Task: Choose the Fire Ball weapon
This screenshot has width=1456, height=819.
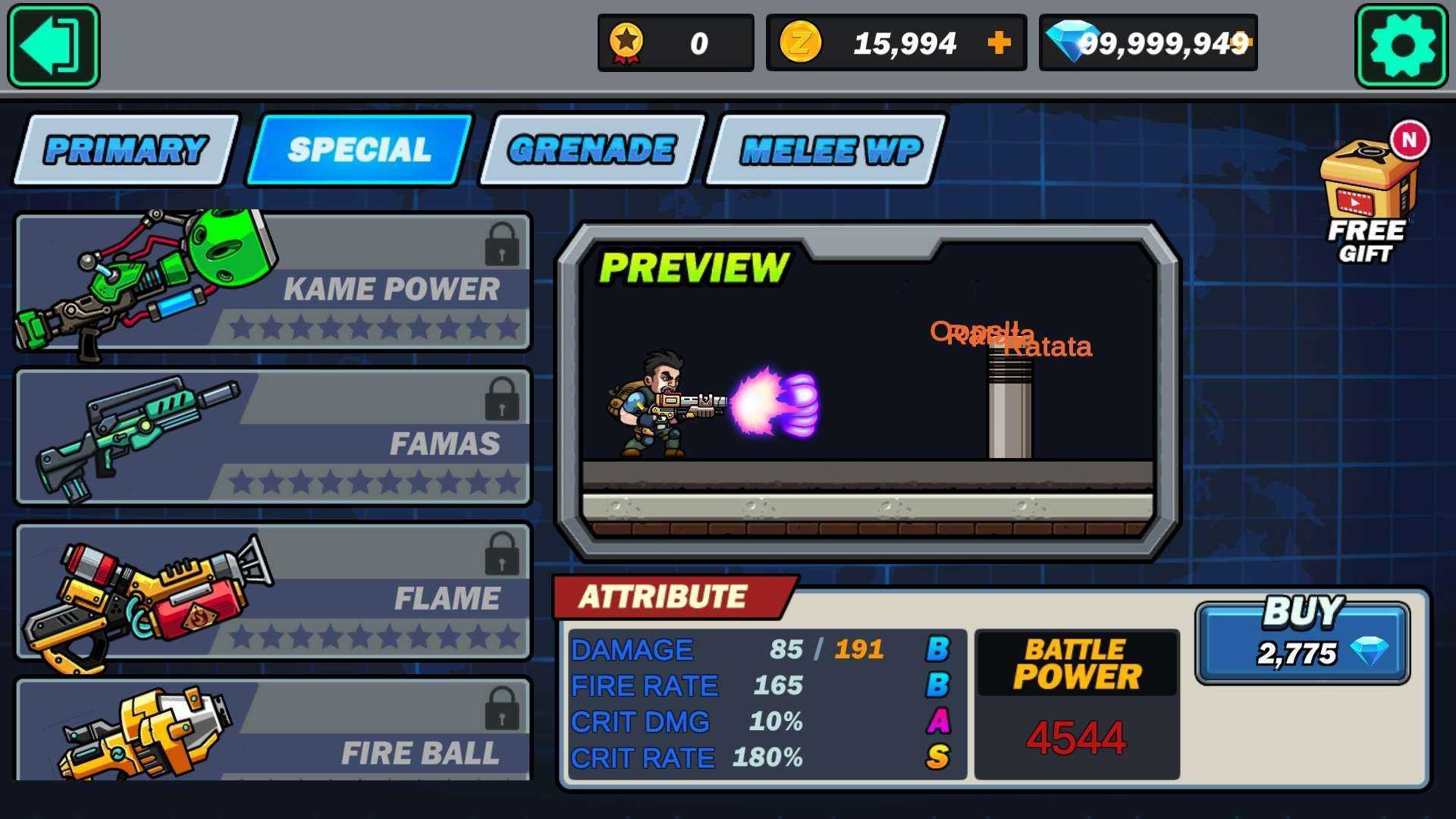Action: [x=273, y=732]
